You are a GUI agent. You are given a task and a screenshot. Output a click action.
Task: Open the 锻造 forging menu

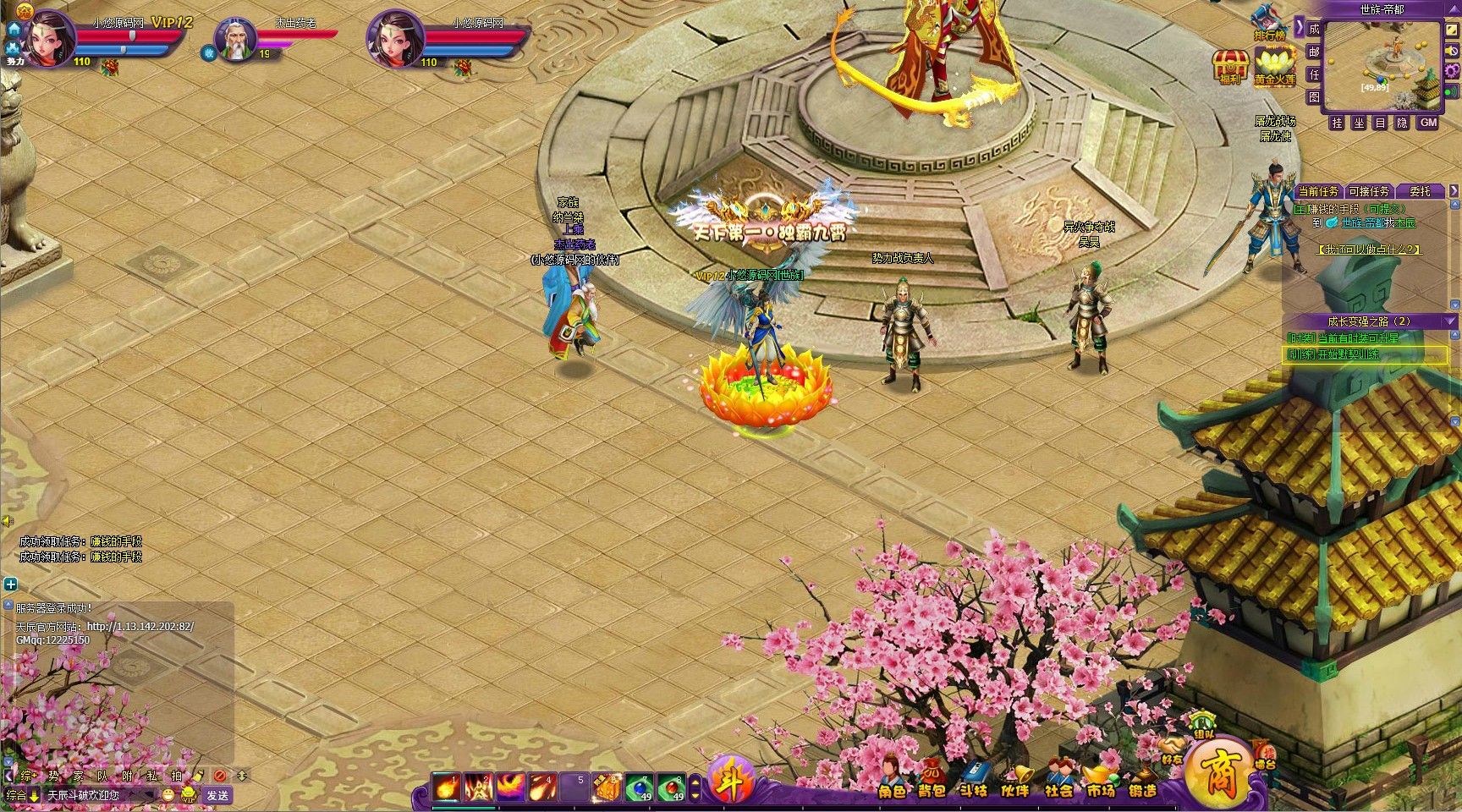coord(1142,780)
